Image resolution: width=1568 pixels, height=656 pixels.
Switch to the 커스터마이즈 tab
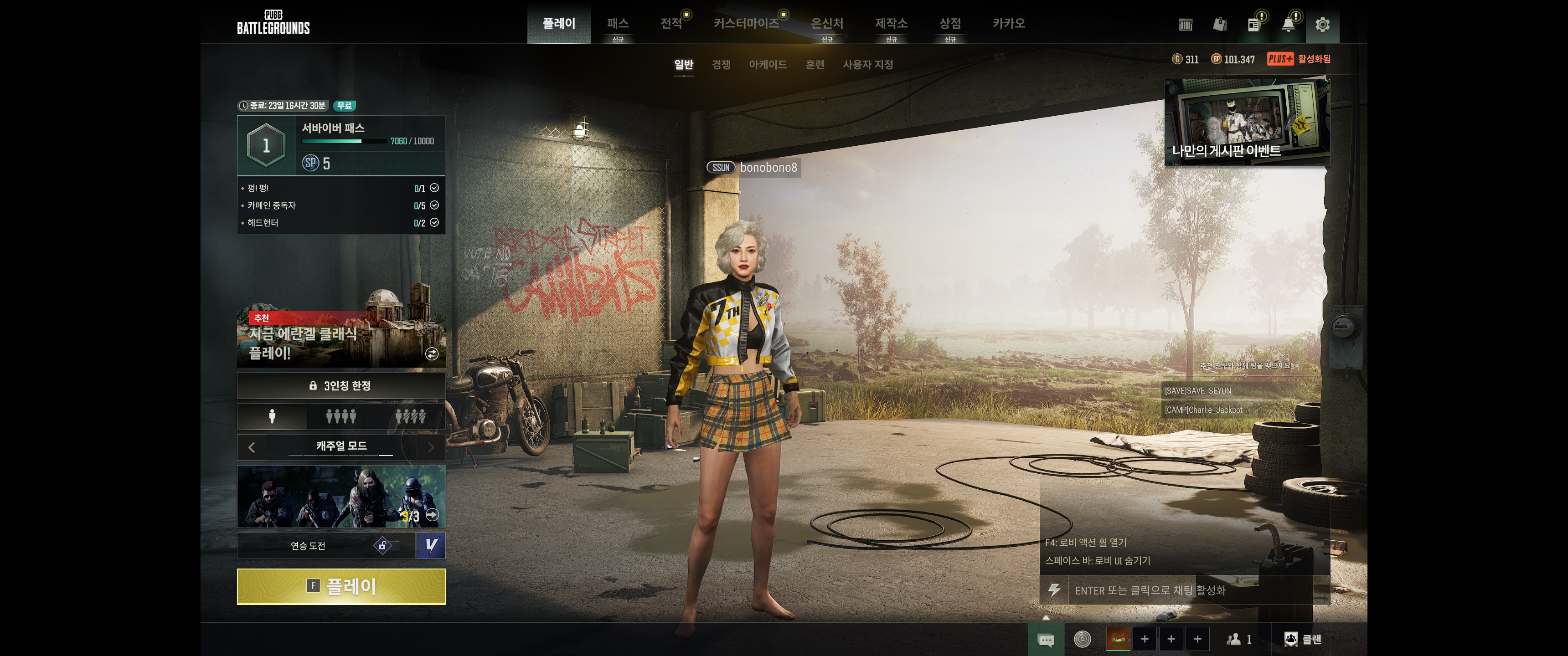[746, 24]
